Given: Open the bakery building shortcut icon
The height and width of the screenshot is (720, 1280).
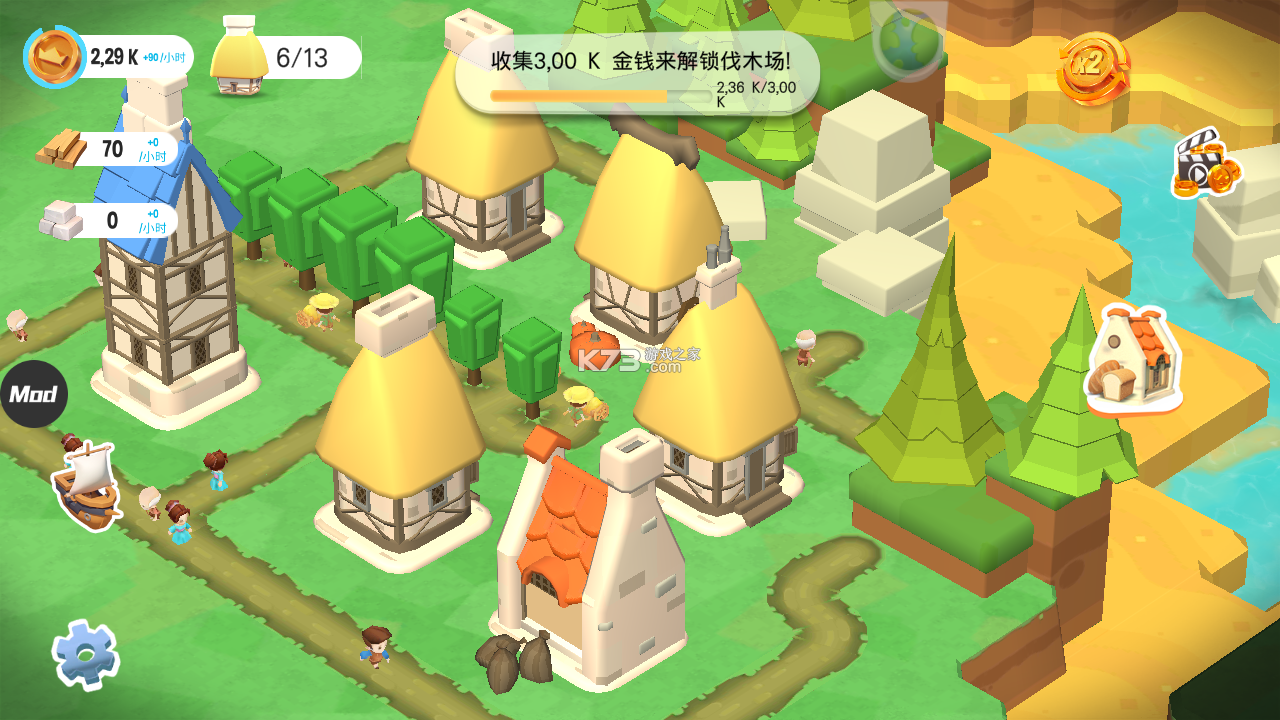Looking at the screenshot, I should [1133, 360].
